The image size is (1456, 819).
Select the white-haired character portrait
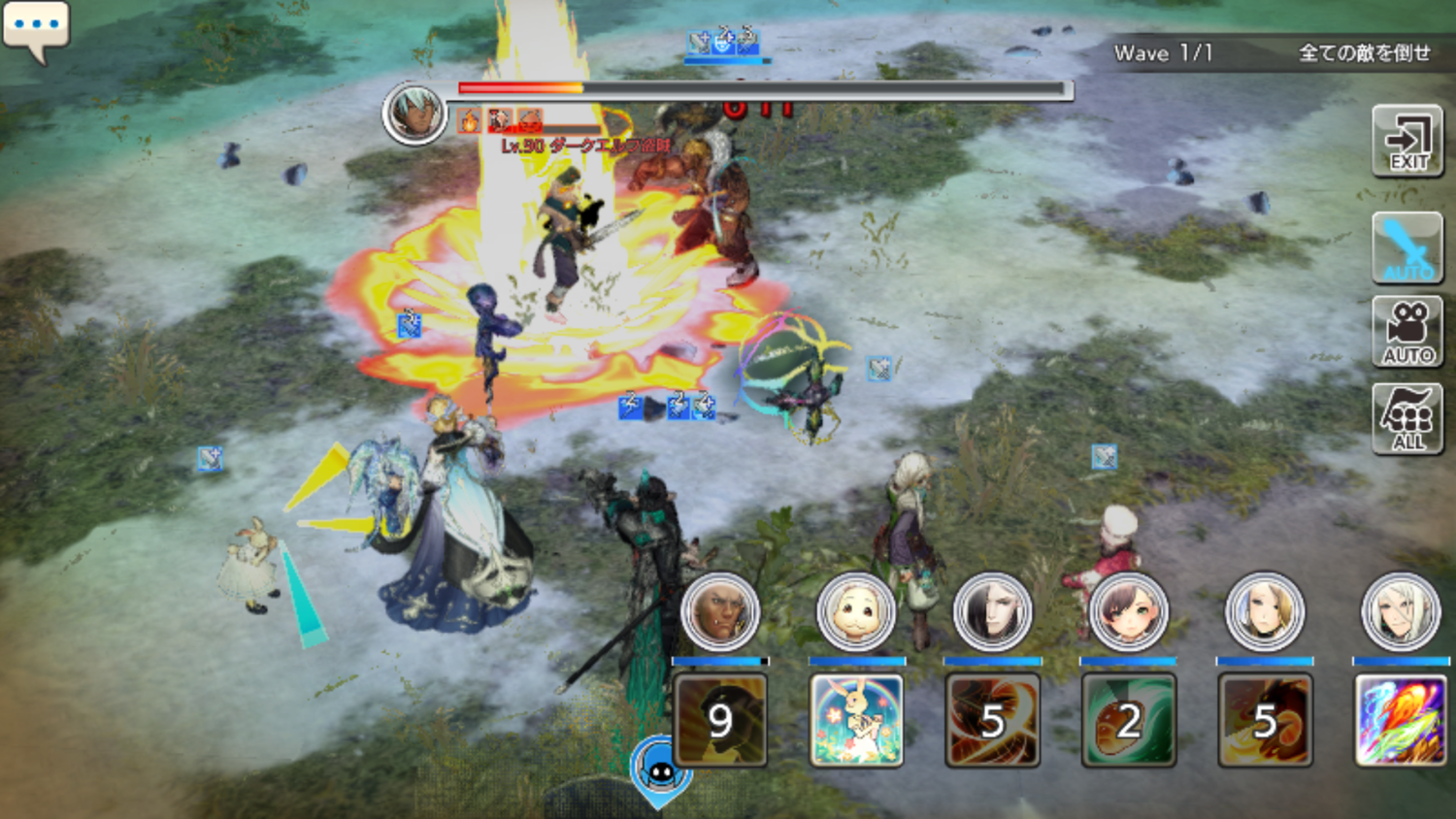(x=1400, y=612)
